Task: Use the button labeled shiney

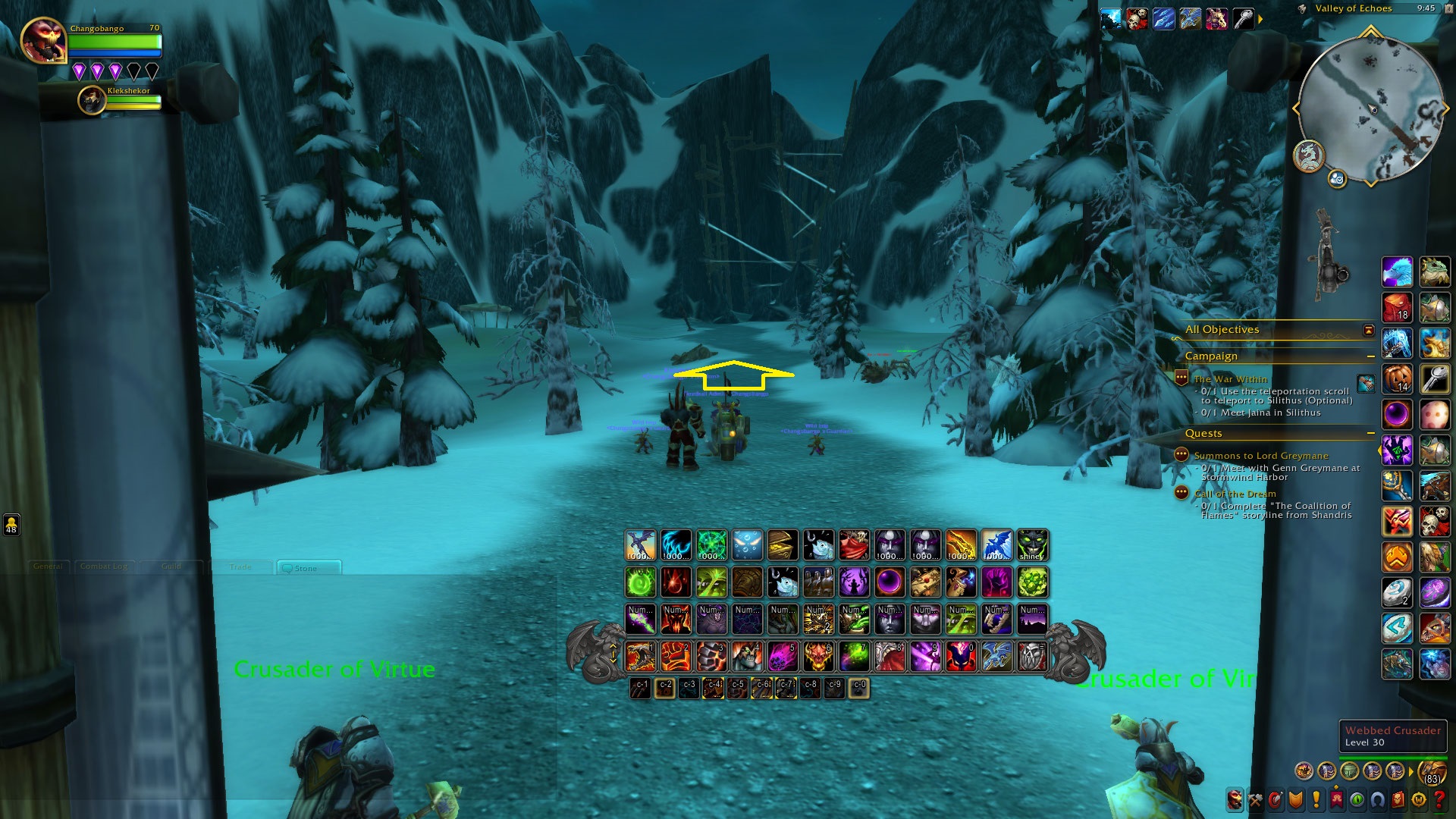Action: click(x=1032, y=545)
